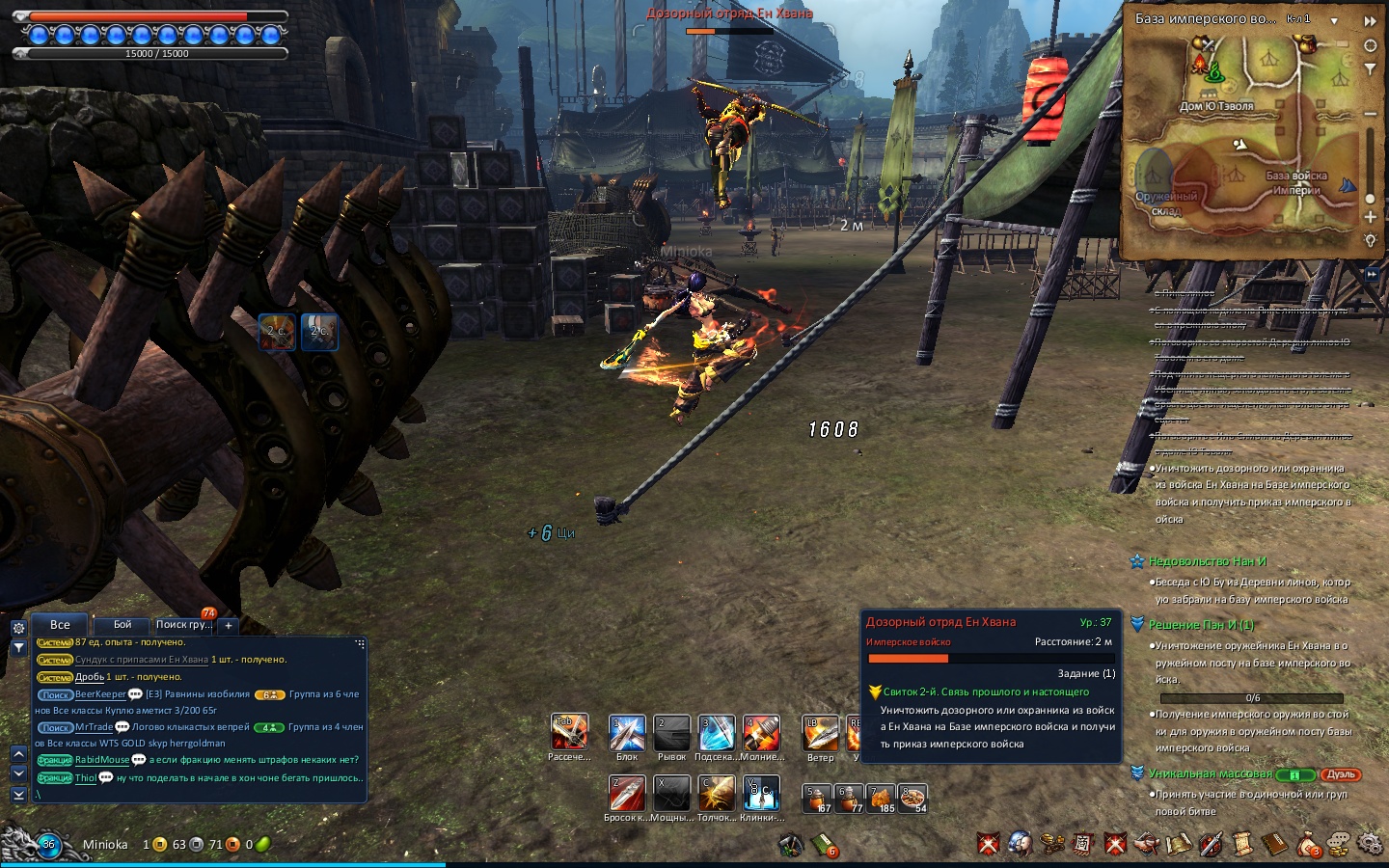Add a new chat tab with plus button

click(x=229, y=625)
